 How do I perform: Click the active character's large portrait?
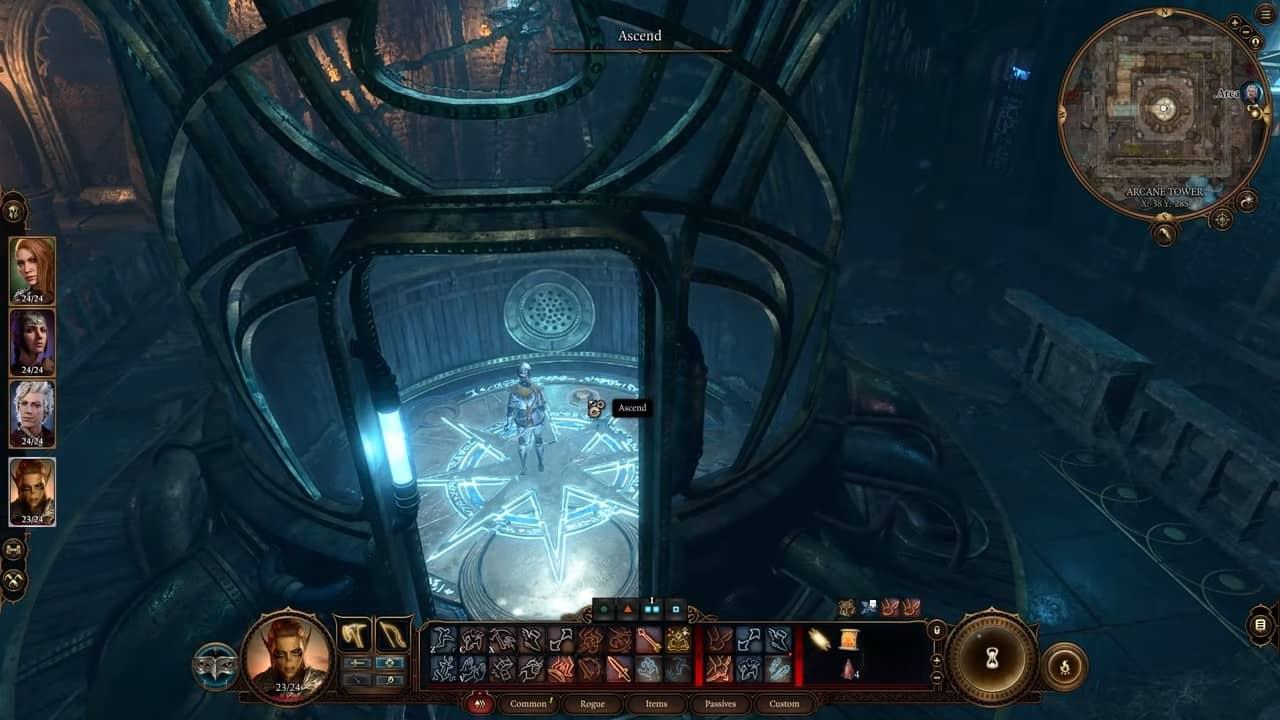point(288,657)
